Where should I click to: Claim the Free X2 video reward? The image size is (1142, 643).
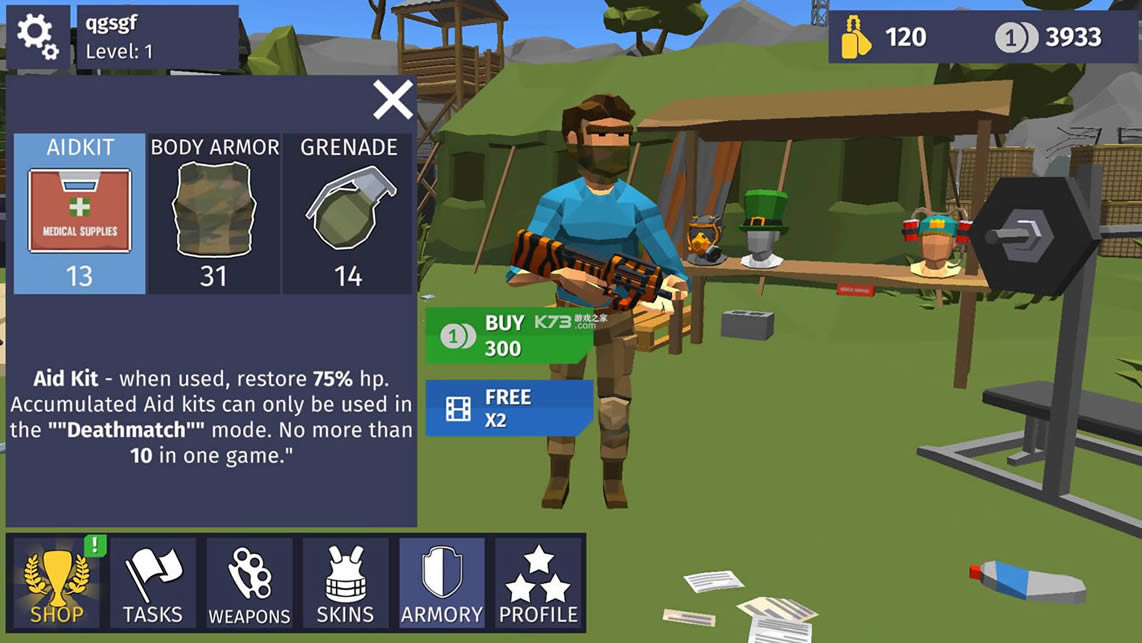coord(508,408)
